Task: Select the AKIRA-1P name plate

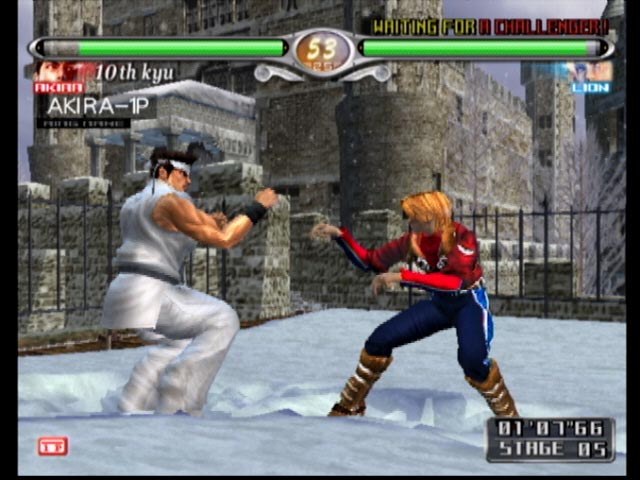Action: tap(96, 106)
